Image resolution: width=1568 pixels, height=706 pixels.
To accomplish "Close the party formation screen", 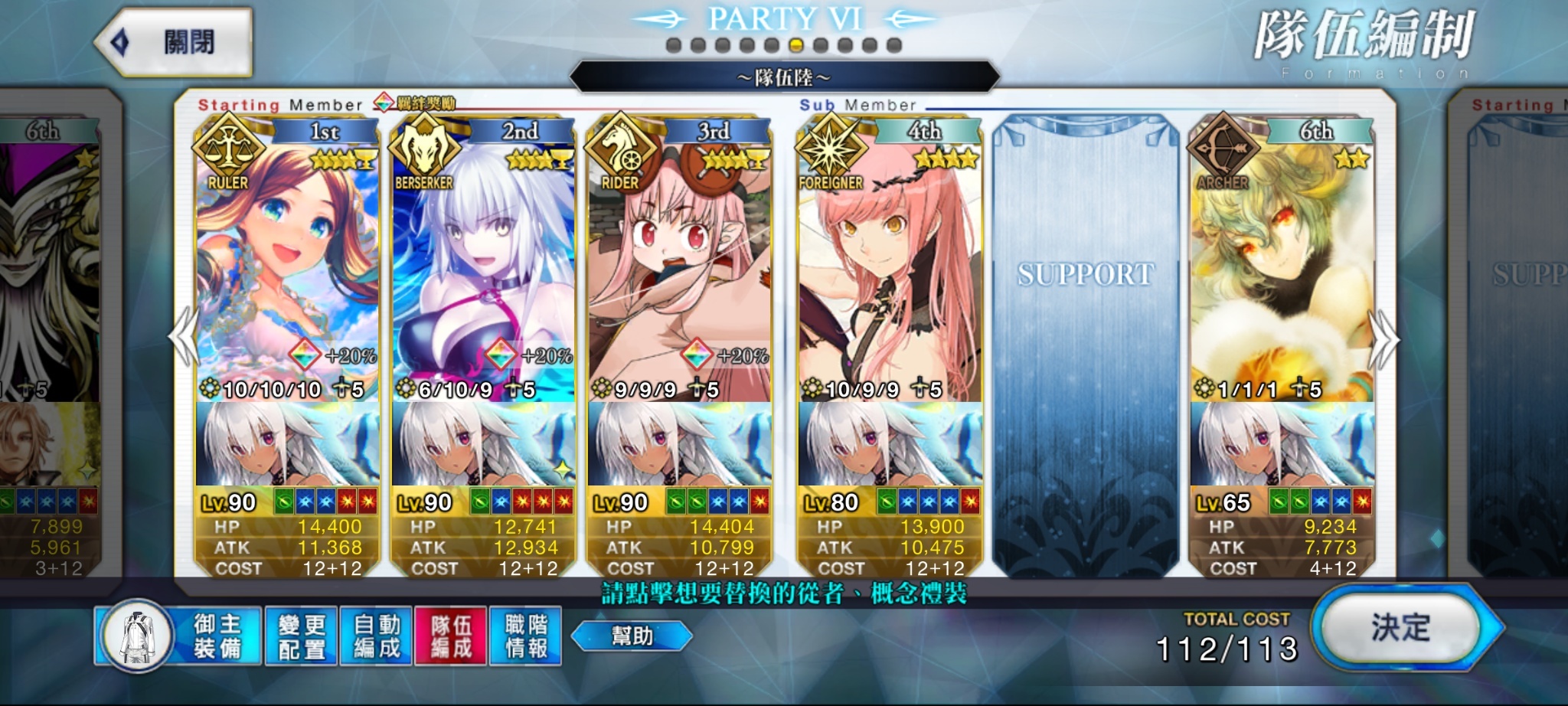I will [175, 43].
